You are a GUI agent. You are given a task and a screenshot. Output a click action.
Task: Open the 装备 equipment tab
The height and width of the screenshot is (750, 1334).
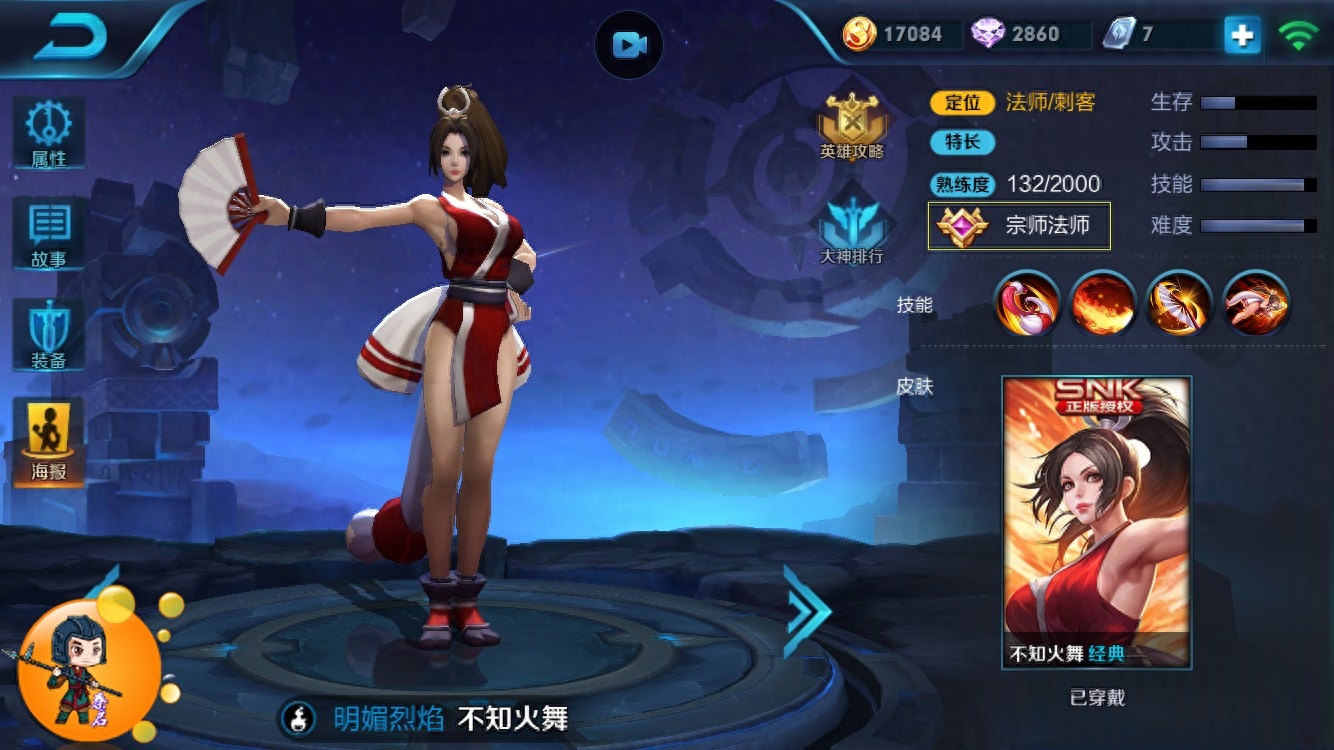(48, 335)
